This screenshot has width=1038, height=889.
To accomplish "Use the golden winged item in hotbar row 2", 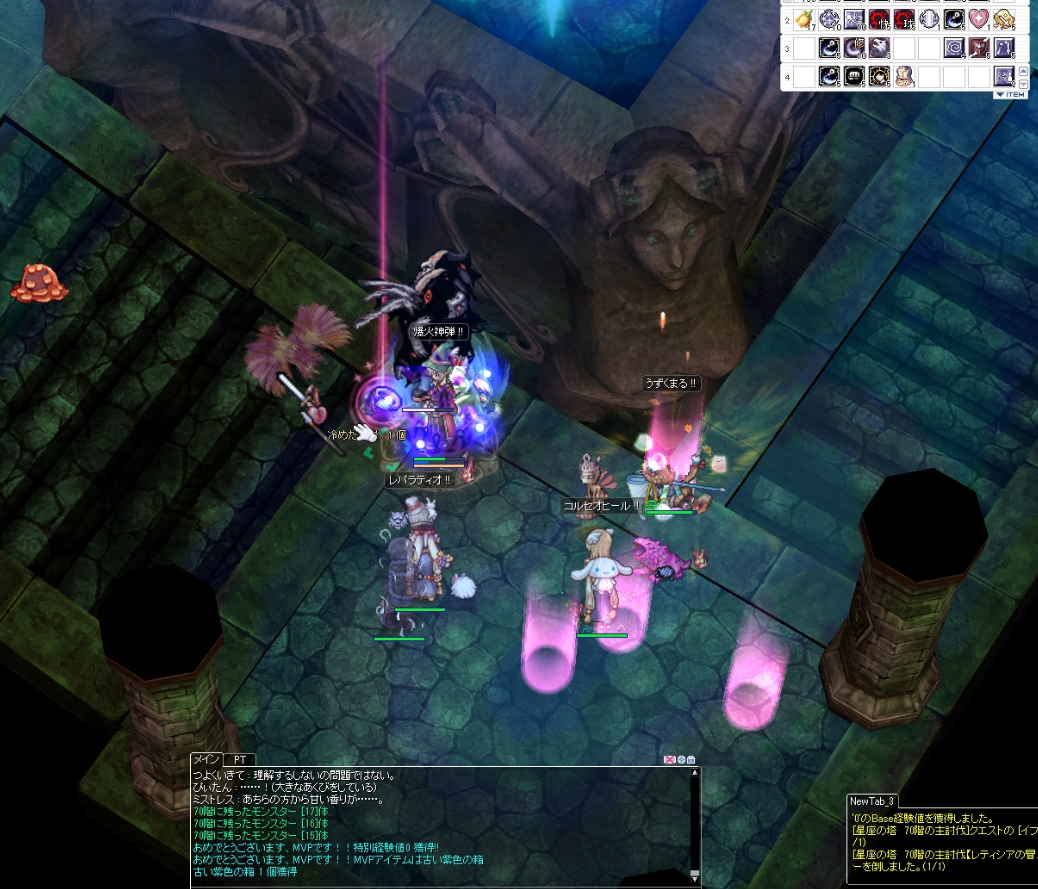I will pos(1004,19).
